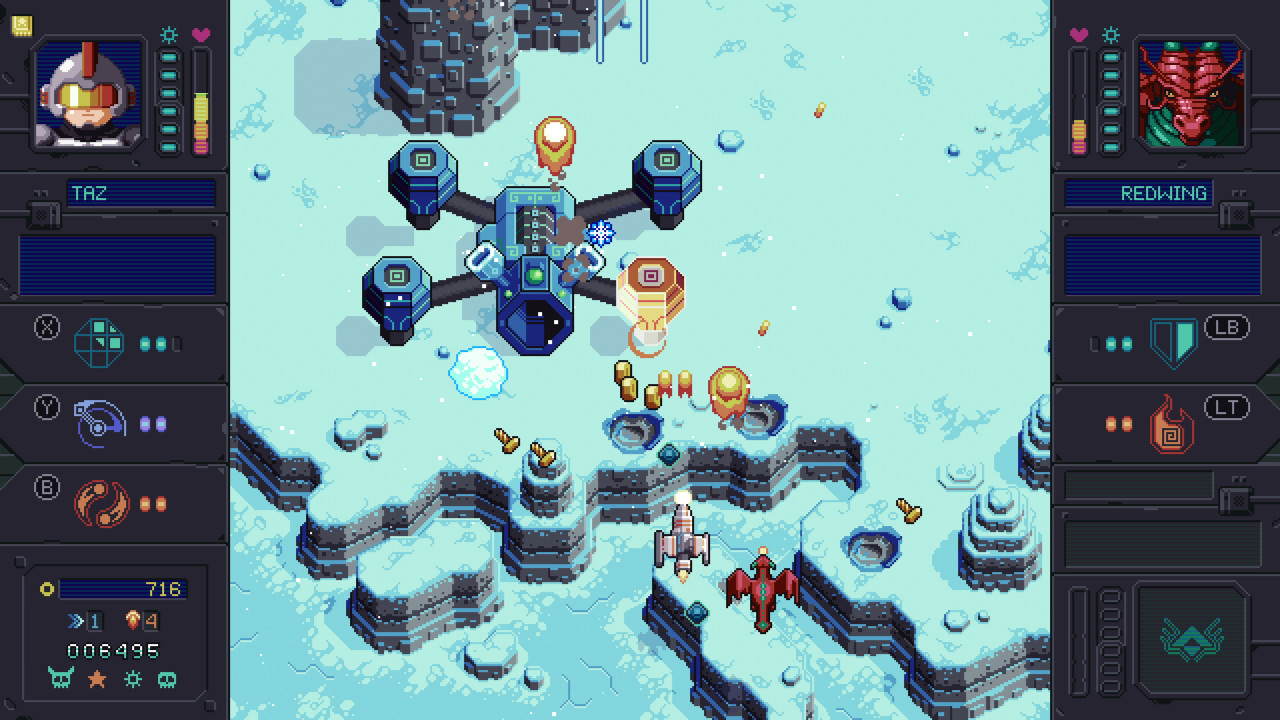Select REDWING's dragon portrait
The image size is (1280, 720).
coord(1192,95)
